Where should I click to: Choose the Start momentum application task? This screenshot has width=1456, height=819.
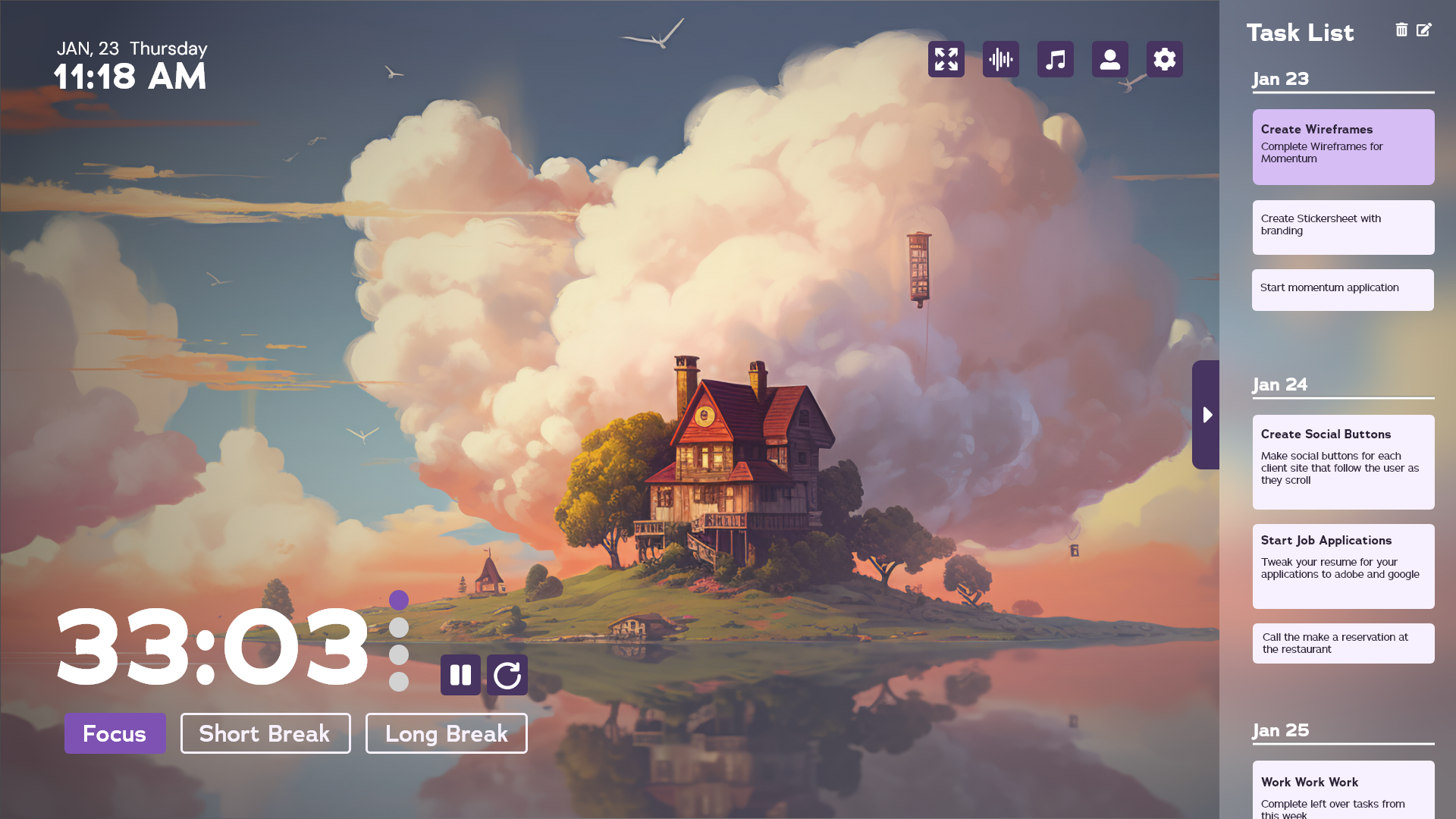tap(1342, 290)
